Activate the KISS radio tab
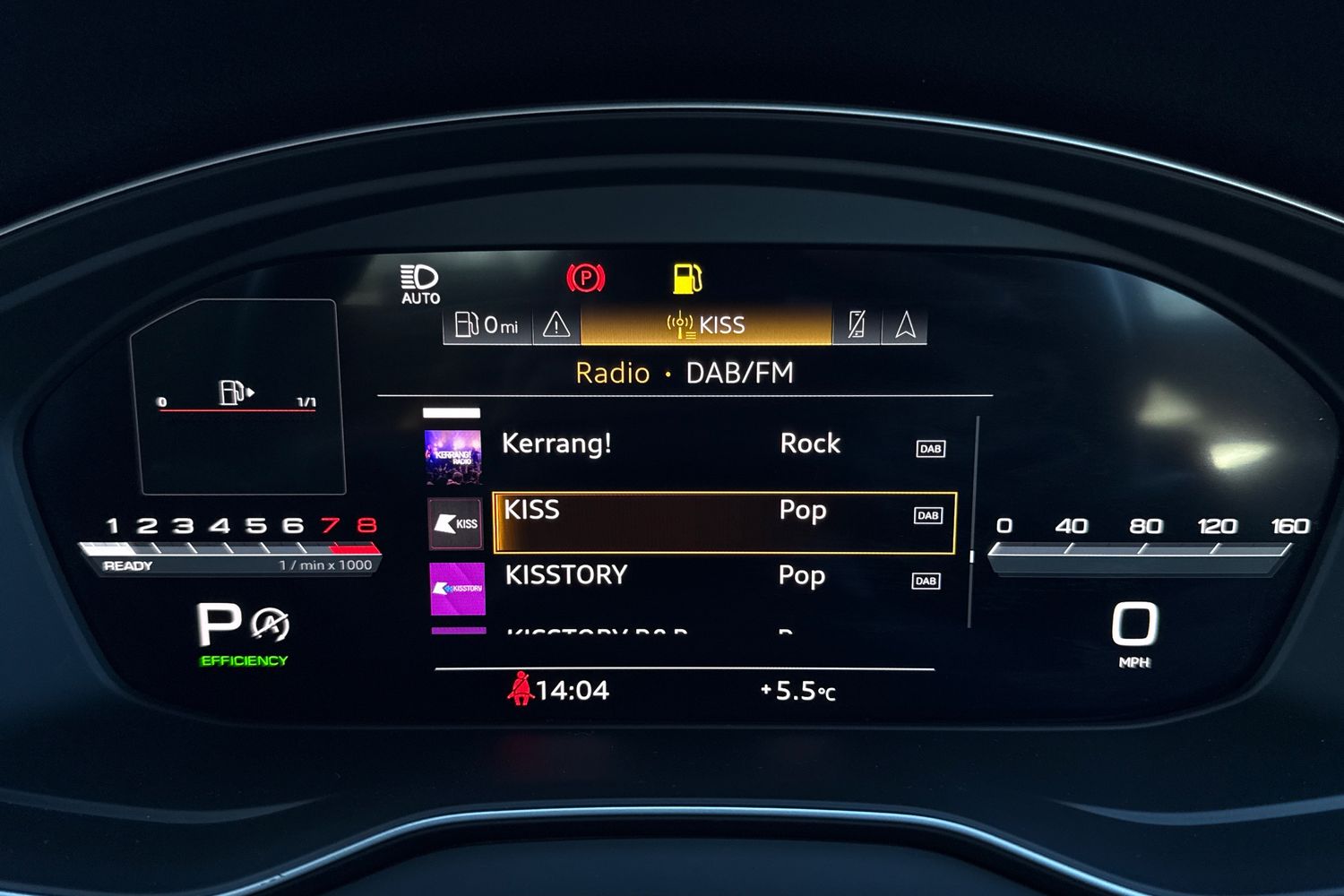This screenshot has width=1344, height=896. pyautogui.click(x=706, y=324)
